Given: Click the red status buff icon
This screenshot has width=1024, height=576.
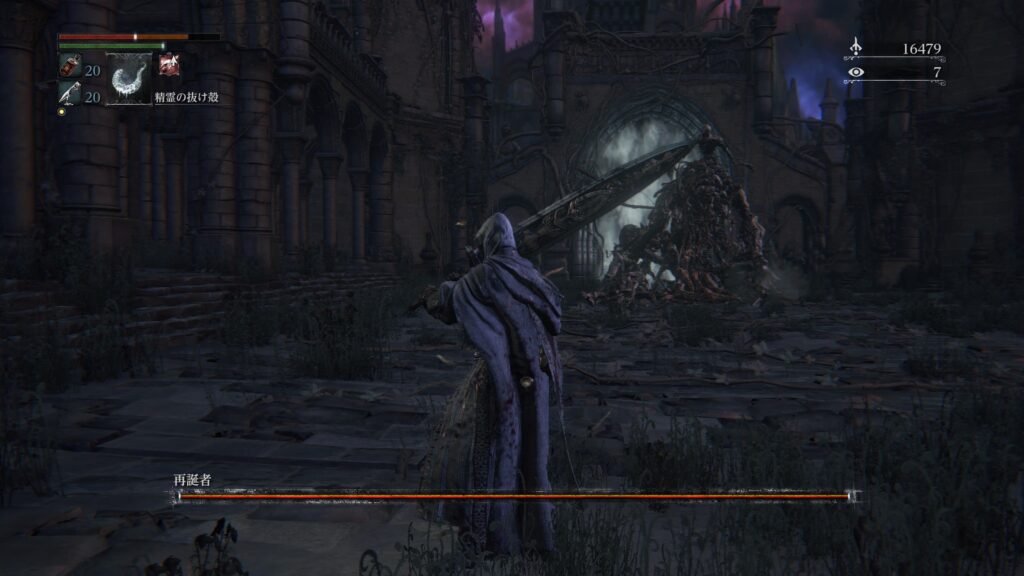Looking at the screenshot, I should point(169,65).
